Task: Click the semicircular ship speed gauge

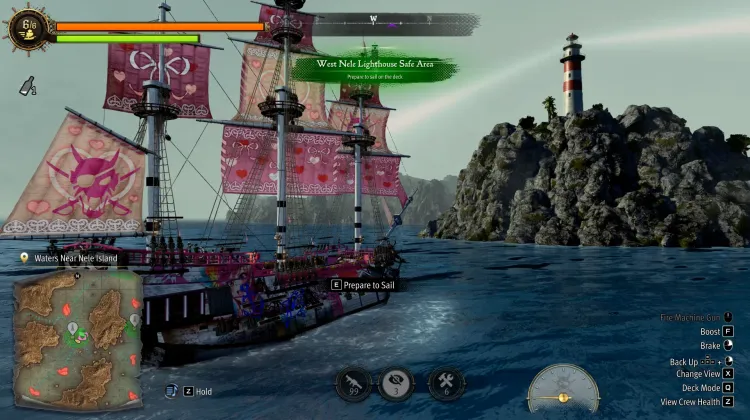Action: [x=564, y=388]
